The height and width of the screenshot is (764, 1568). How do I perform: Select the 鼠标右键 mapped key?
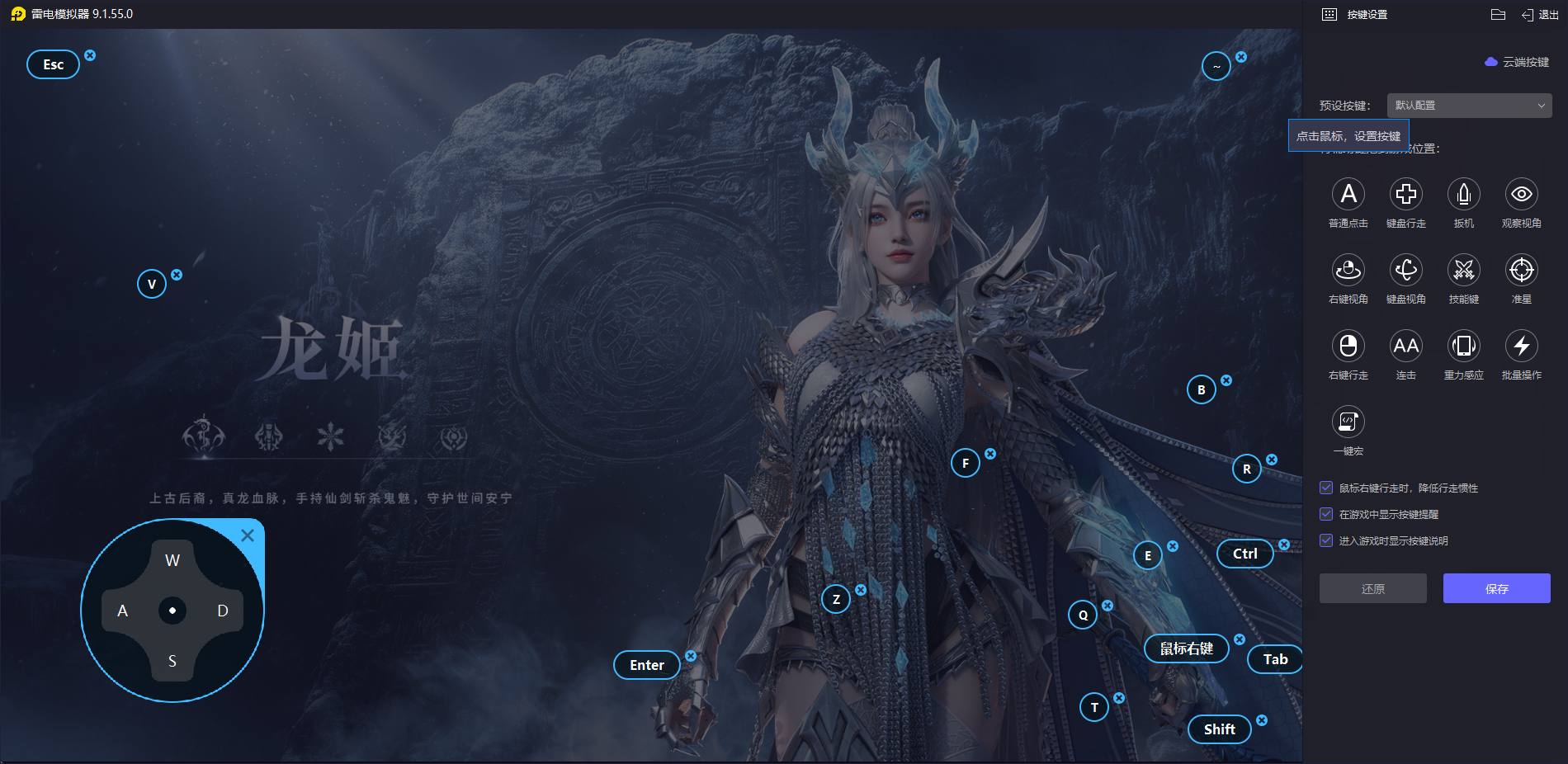tap(1186, 648)
